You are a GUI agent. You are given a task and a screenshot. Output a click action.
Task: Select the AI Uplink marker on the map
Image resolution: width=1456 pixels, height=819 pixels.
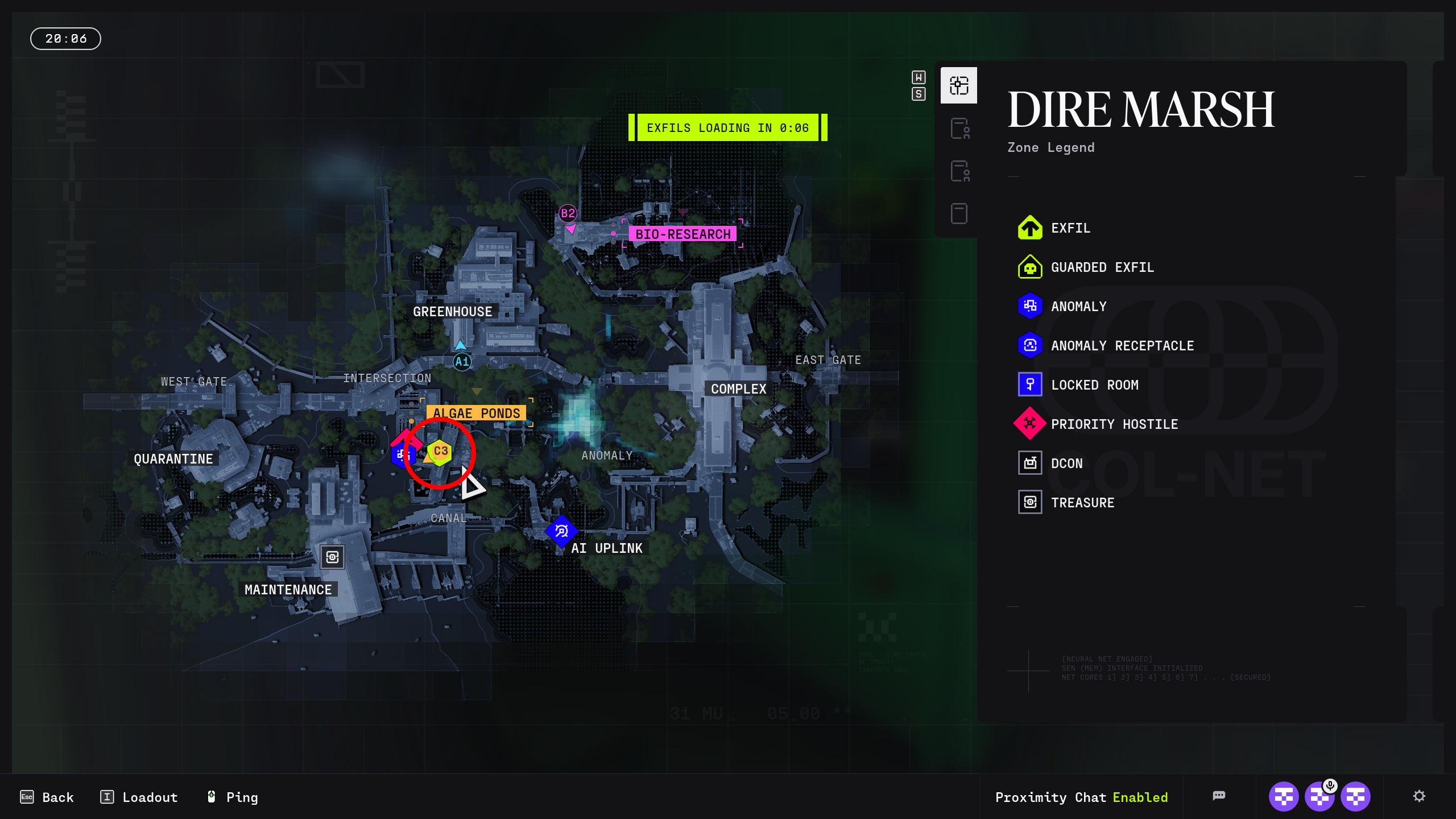pyautogui.click(x=561, y=531)
